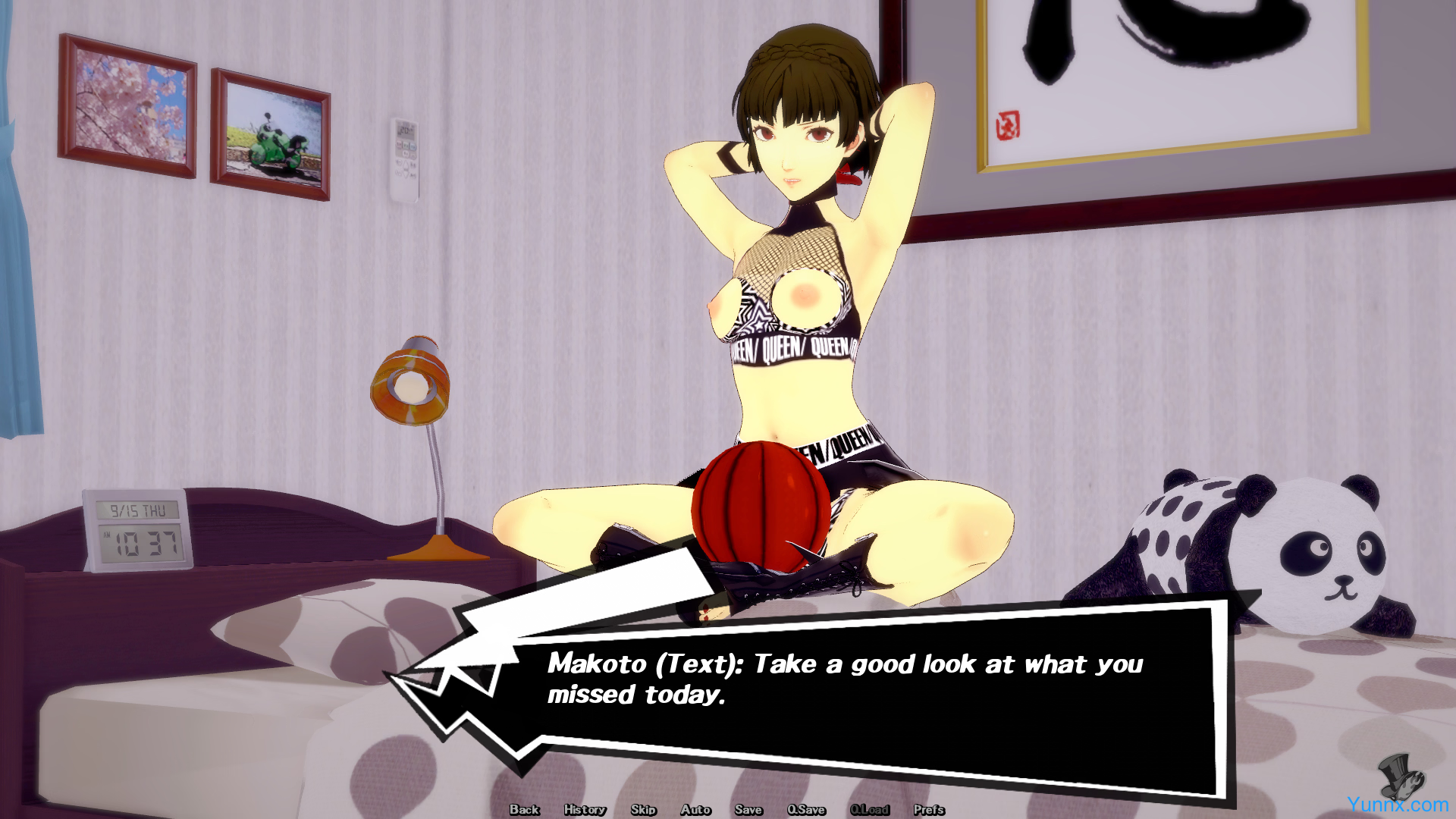Quick save with Q.Save
The image size is (1456, 819).
(x=806, y=810)
